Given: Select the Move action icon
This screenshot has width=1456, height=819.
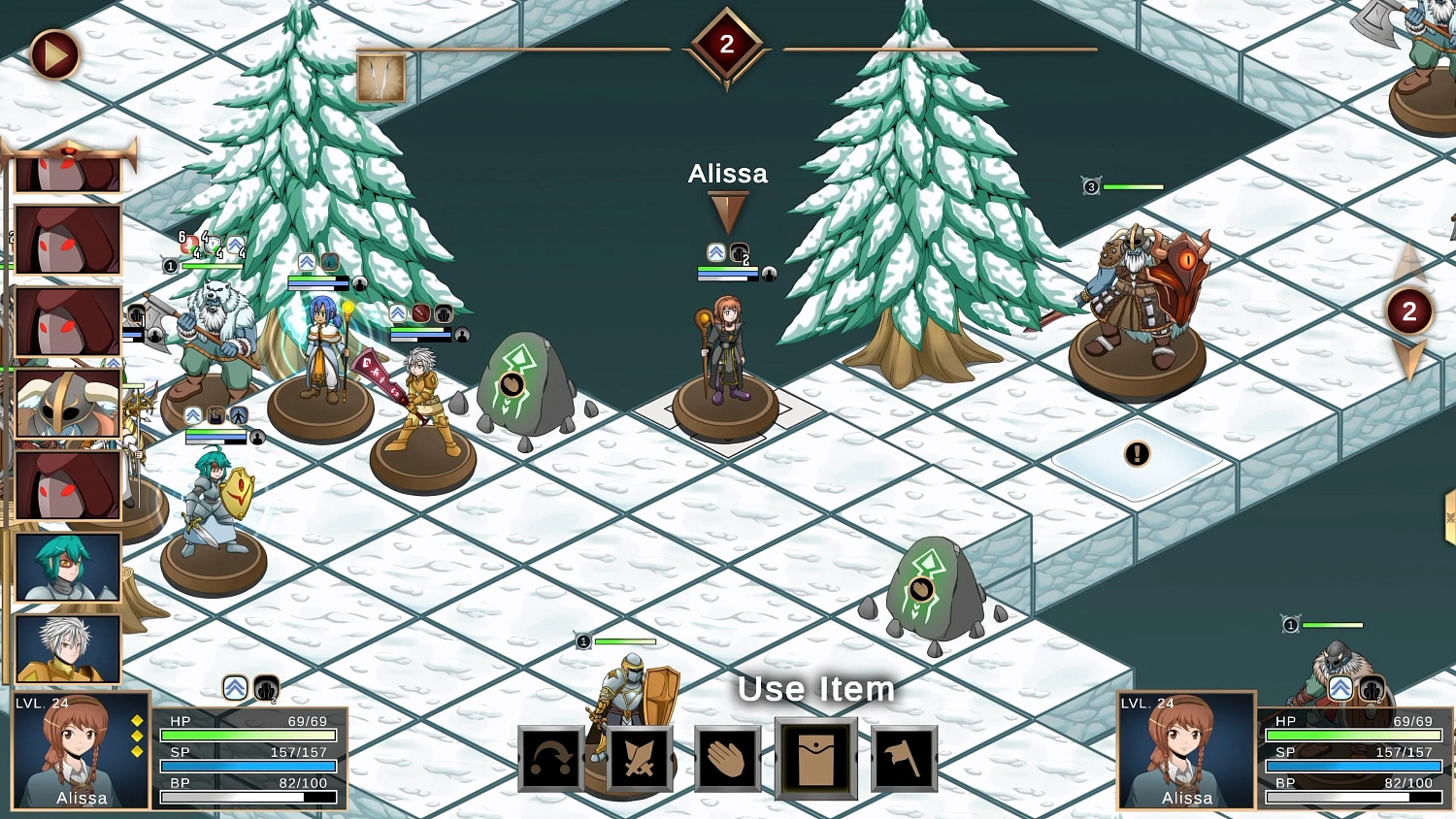Looking at the screenshot, I should tap(550, 758).
